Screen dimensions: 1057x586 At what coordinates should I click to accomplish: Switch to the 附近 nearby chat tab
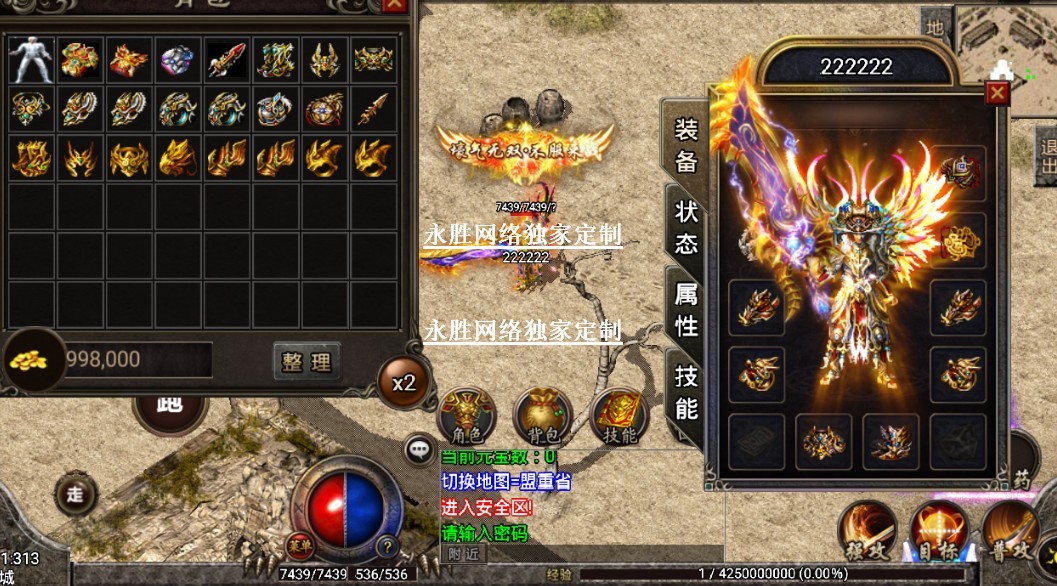[463, 554]
